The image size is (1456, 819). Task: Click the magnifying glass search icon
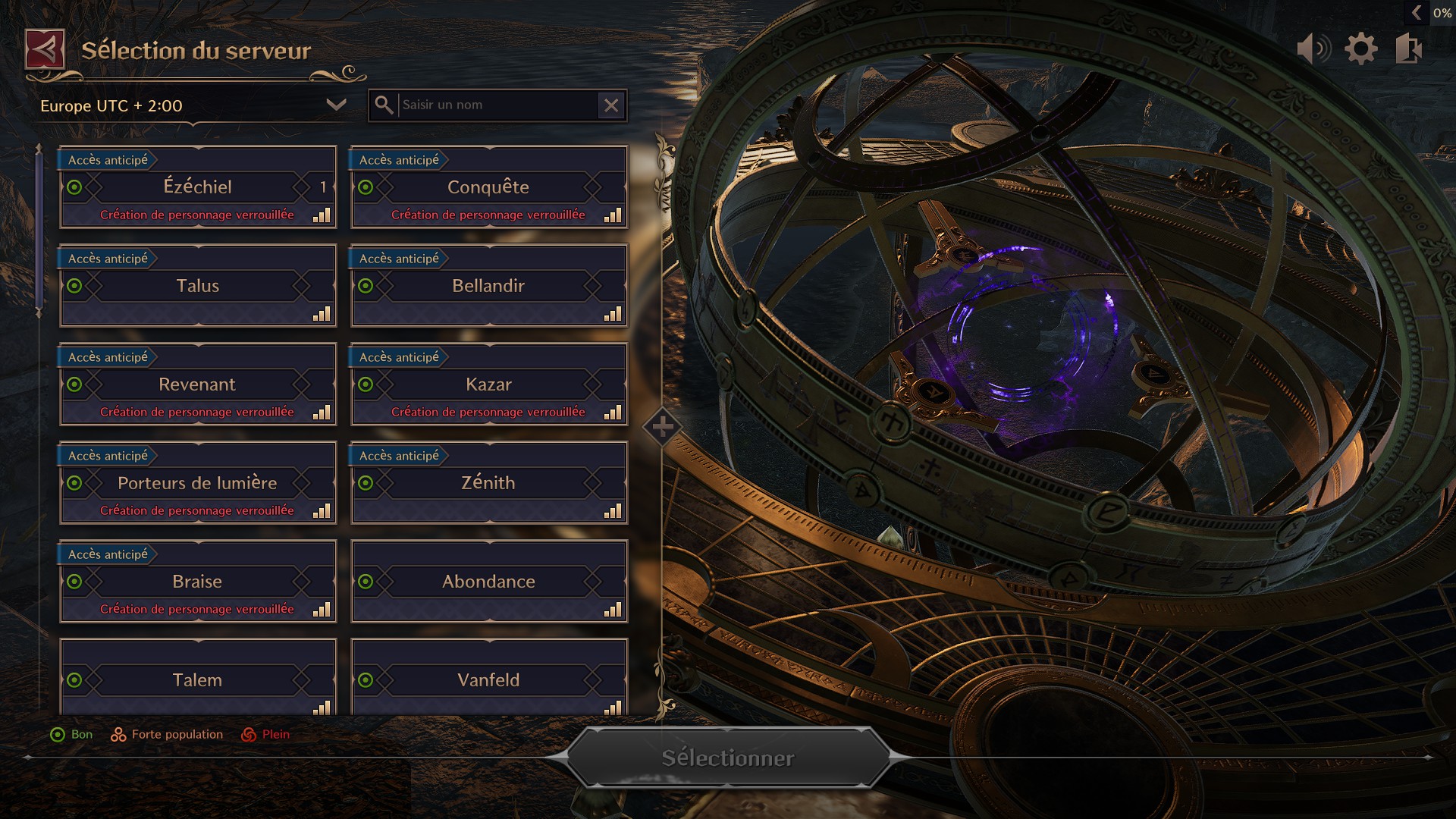pyautogui.click(x=385, y=105)
